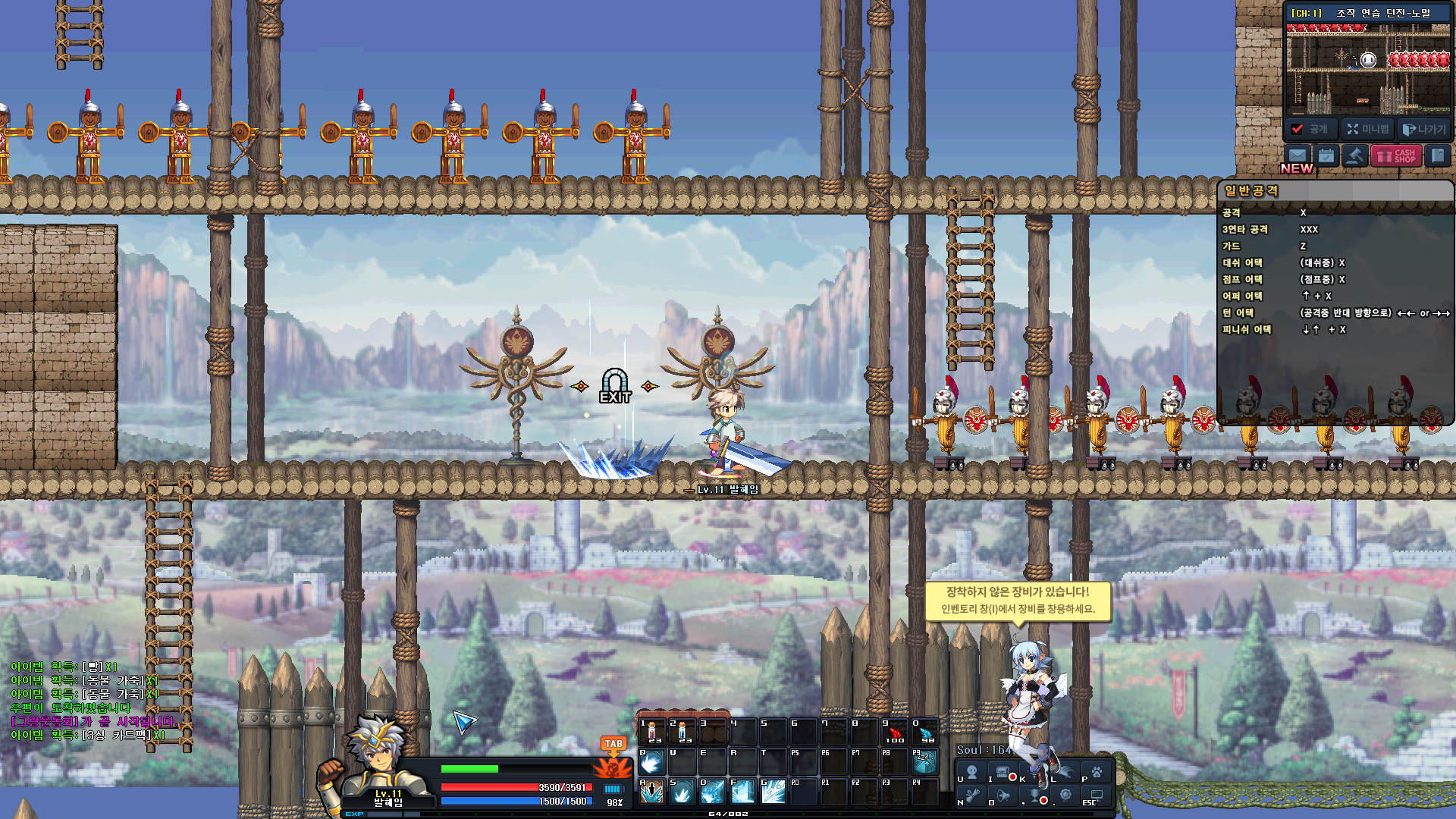The height and width of the screenshot is (819, 1456).
Task: Open the book journal icon
Action: click(x=1437, y=156)
